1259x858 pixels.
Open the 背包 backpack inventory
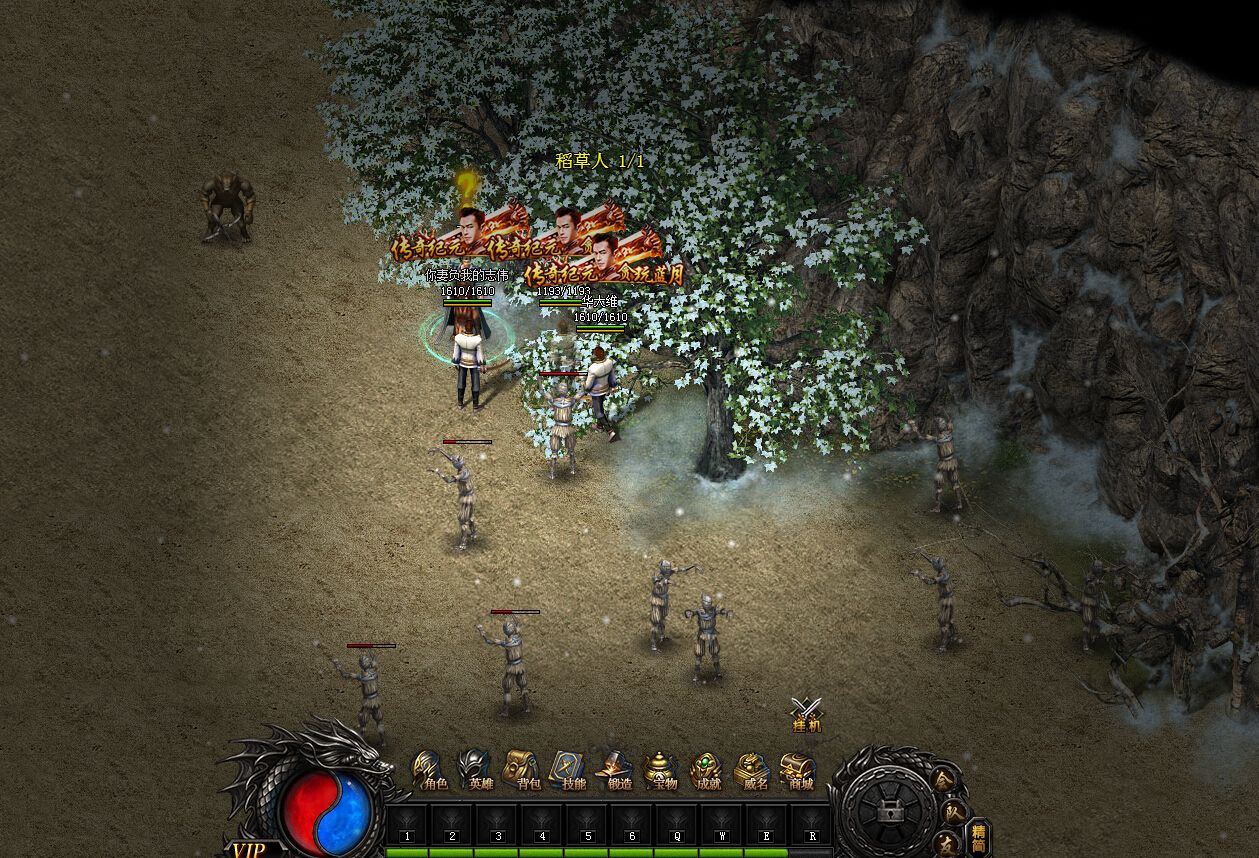click(x=522, y=771)
